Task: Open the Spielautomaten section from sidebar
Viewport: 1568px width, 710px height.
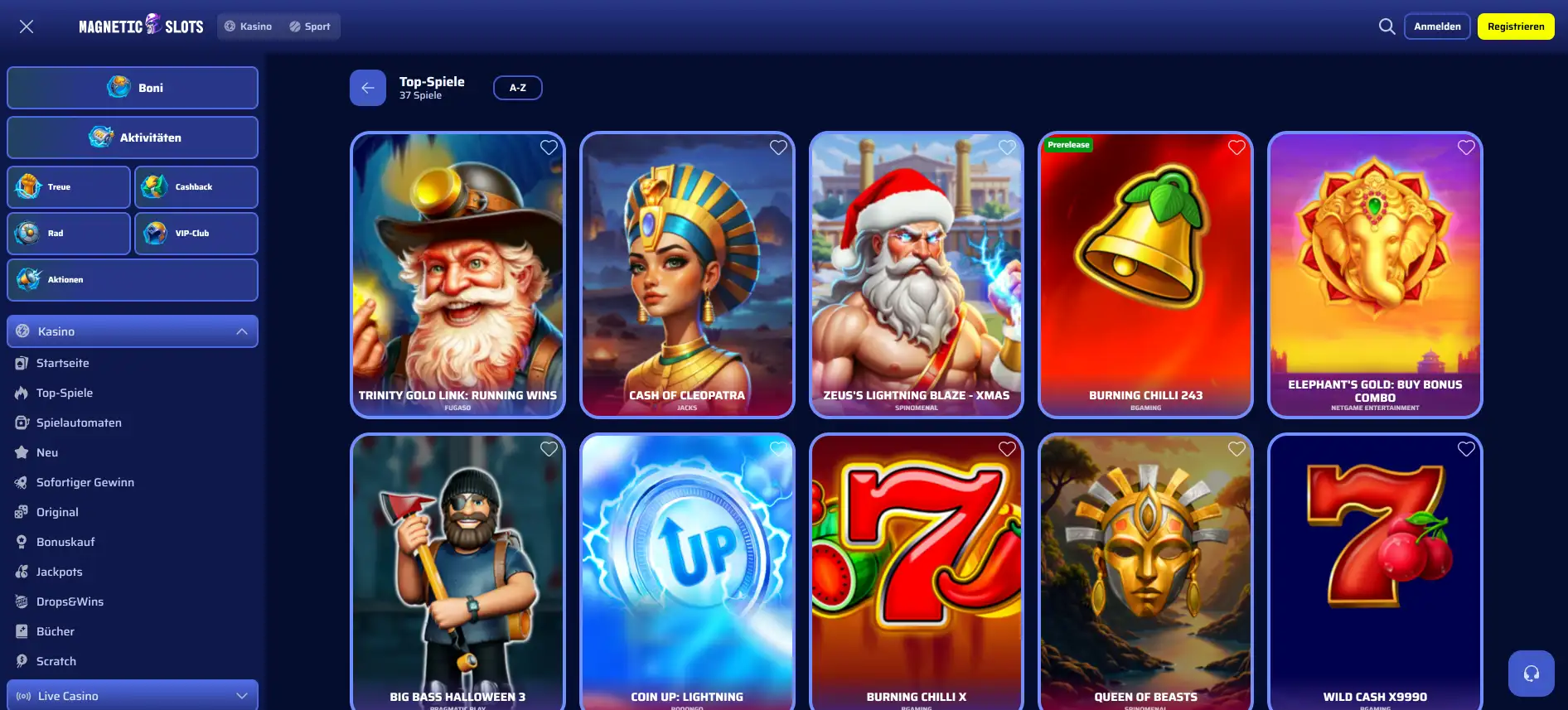Action: 79,423
